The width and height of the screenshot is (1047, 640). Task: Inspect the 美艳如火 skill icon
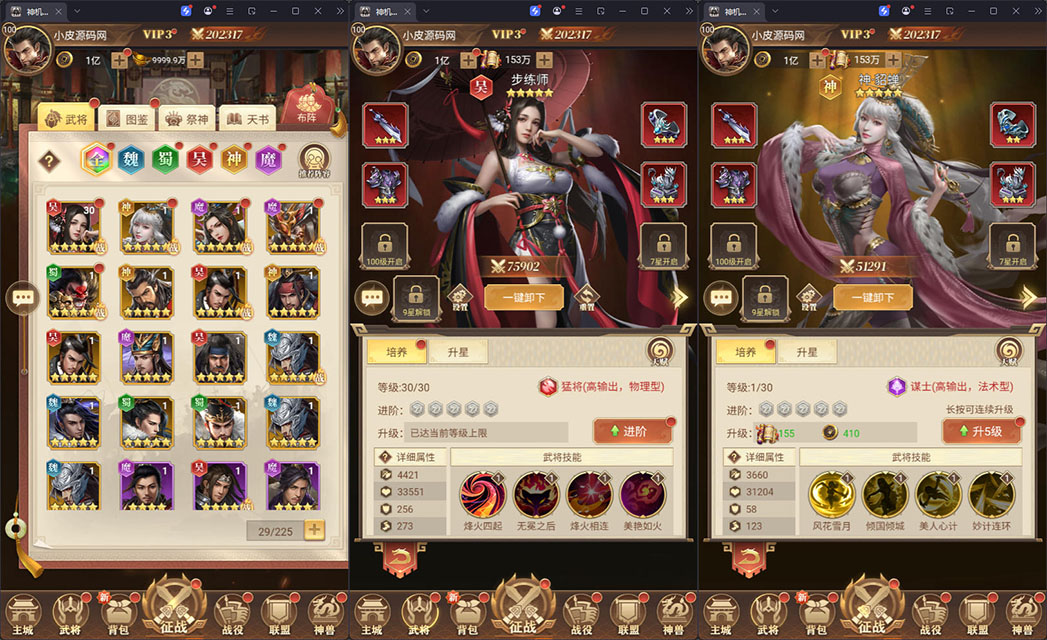pos(643,494)
